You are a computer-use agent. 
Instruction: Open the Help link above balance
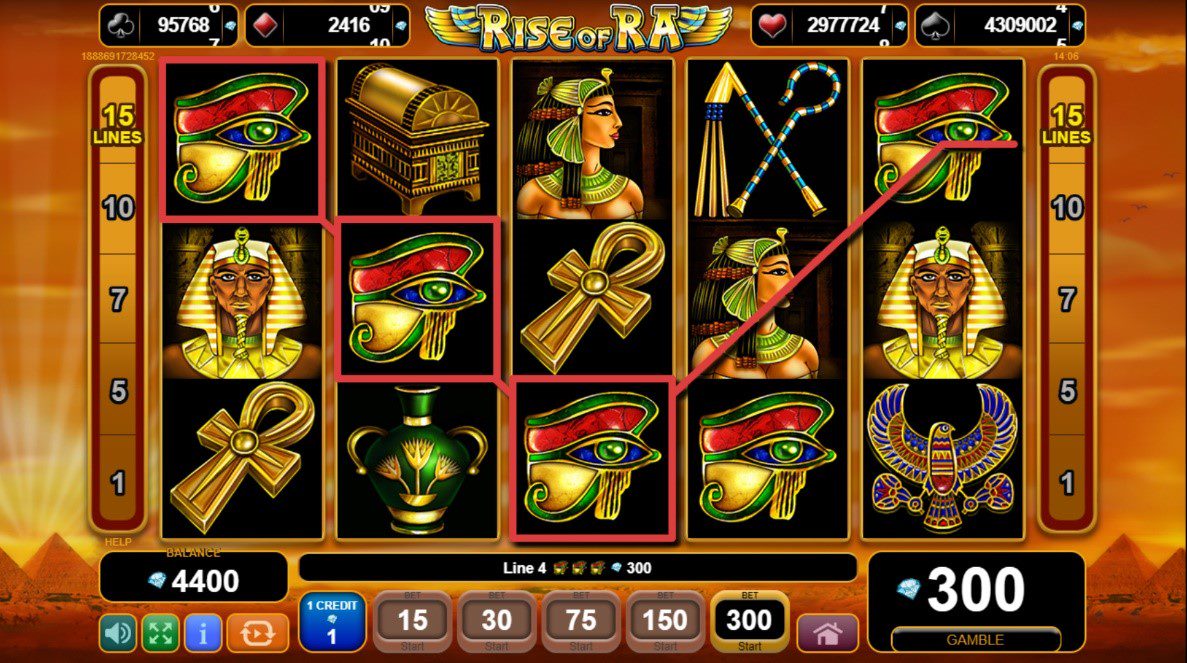[x=118, y=543]
